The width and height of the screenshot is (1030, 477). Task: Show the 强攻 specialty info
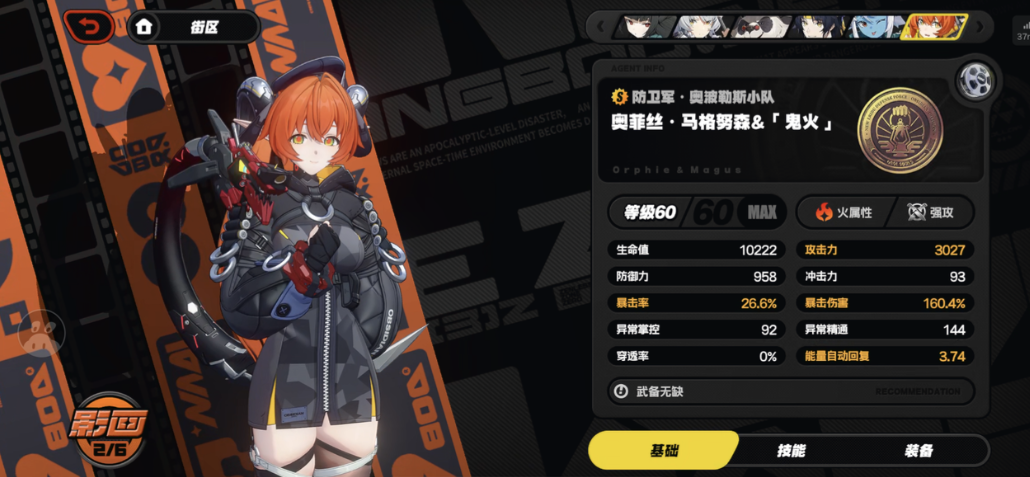(931, 212)
